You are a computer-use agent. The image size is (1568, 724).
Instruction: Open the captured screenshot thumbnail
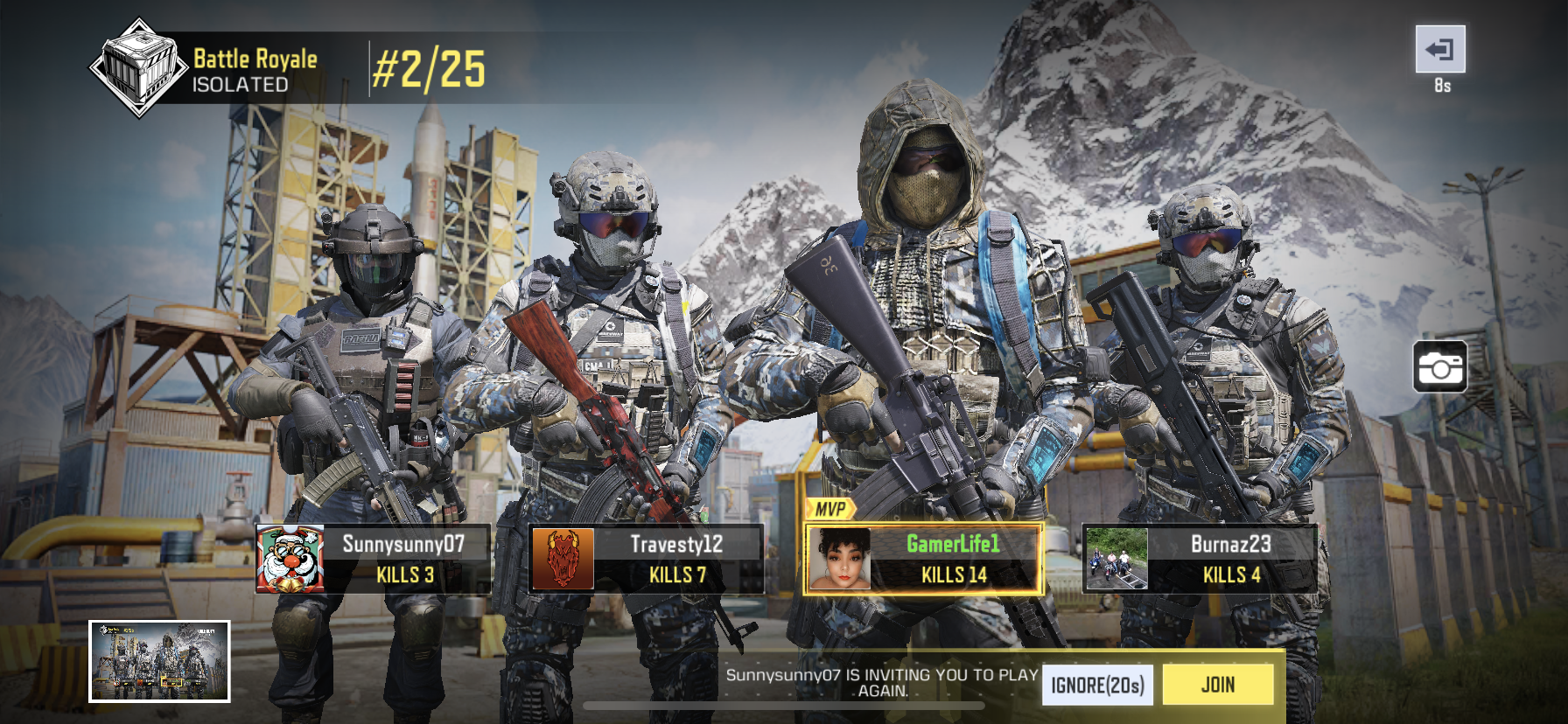tap(159, 661)
